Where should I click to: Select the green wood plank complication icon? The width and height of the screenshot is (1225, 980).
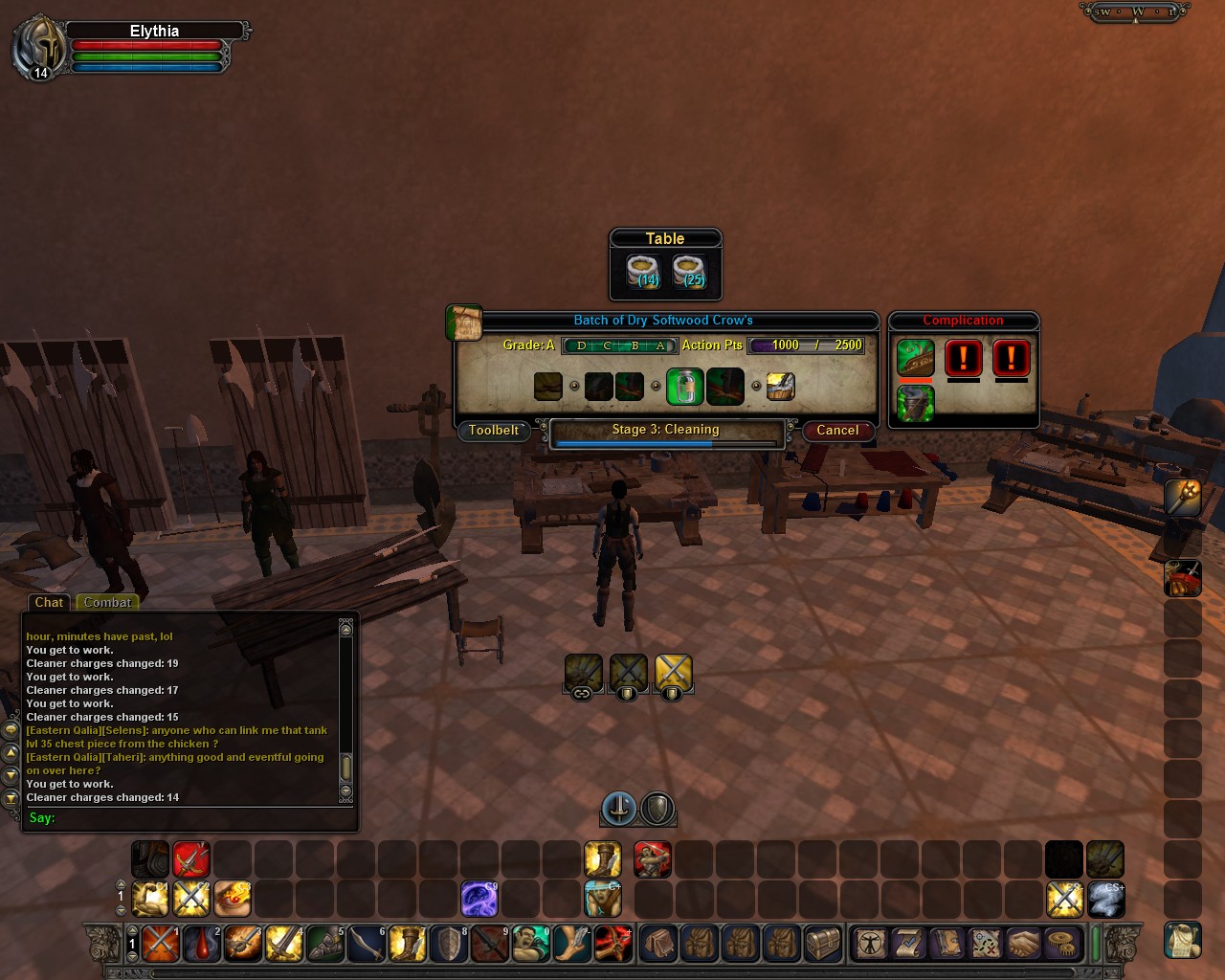click(915, 359)
